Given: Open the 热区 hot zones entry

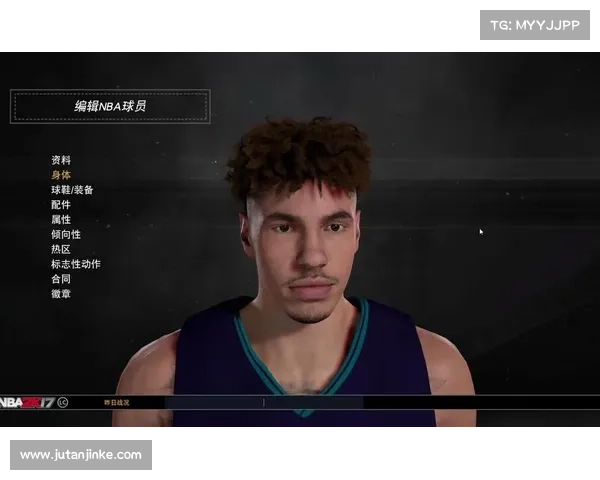Looking at the screenshot, I should coord(61,249).
